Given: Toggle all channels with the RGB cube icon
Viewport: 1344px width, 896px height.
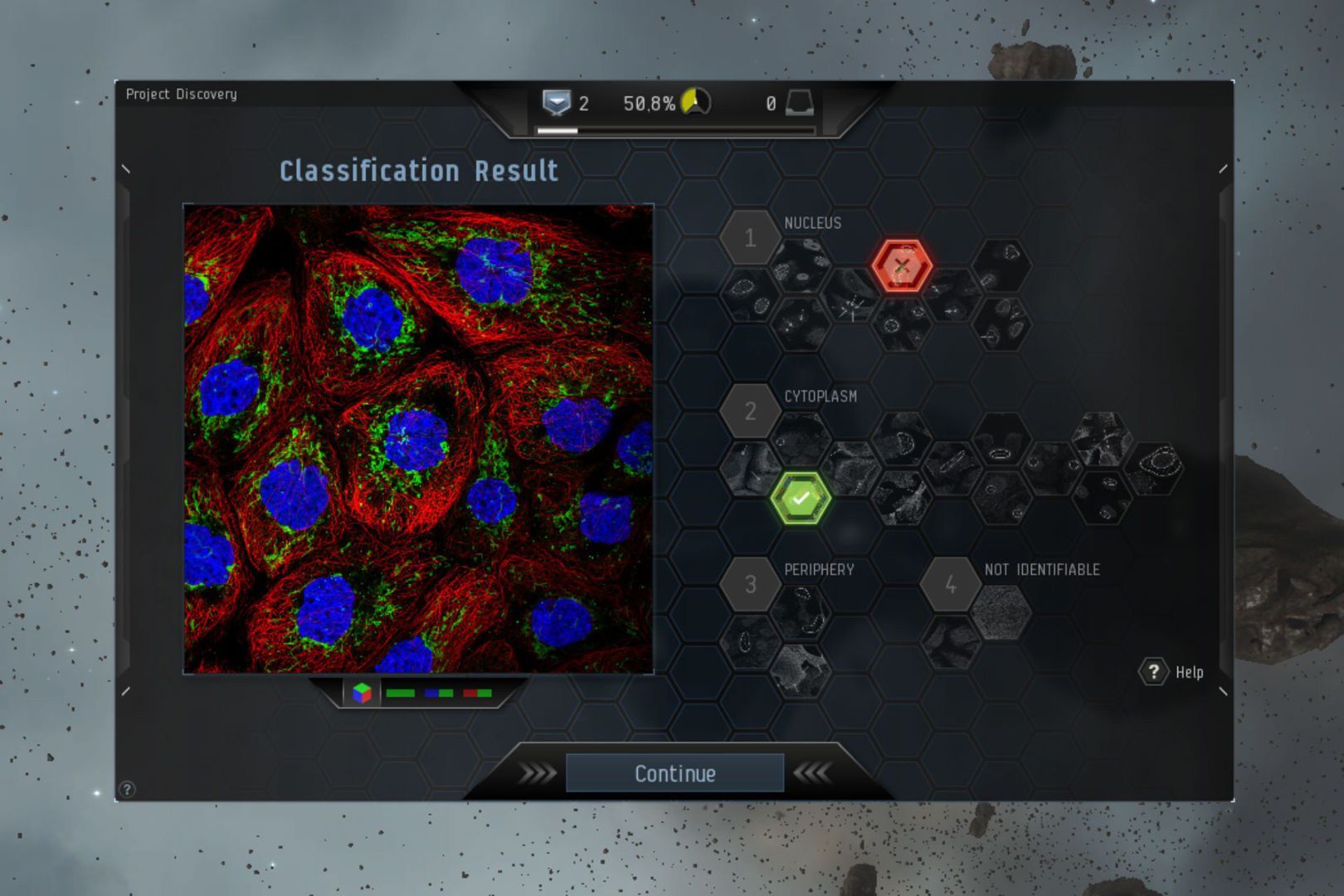Looking at the screenshot, I should (362, 693).
